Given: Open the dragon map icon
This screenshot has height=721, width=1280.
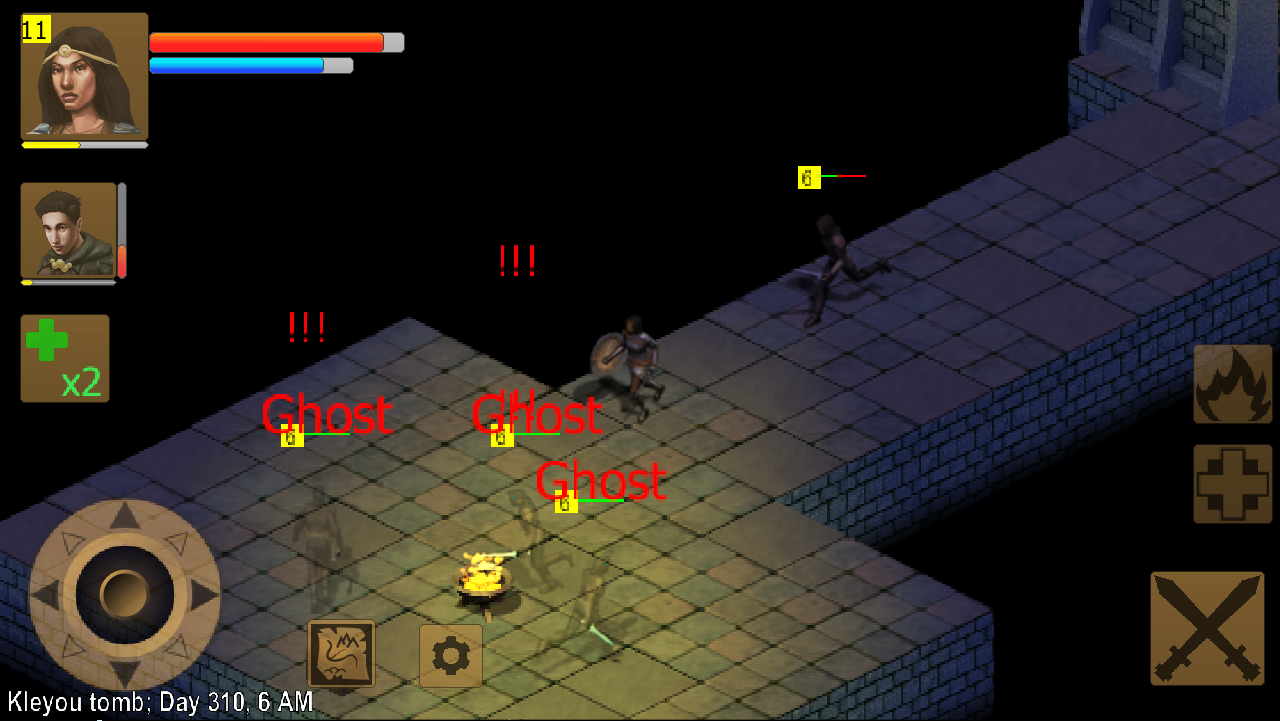Looking at the screenshot, I should [341, 656].
